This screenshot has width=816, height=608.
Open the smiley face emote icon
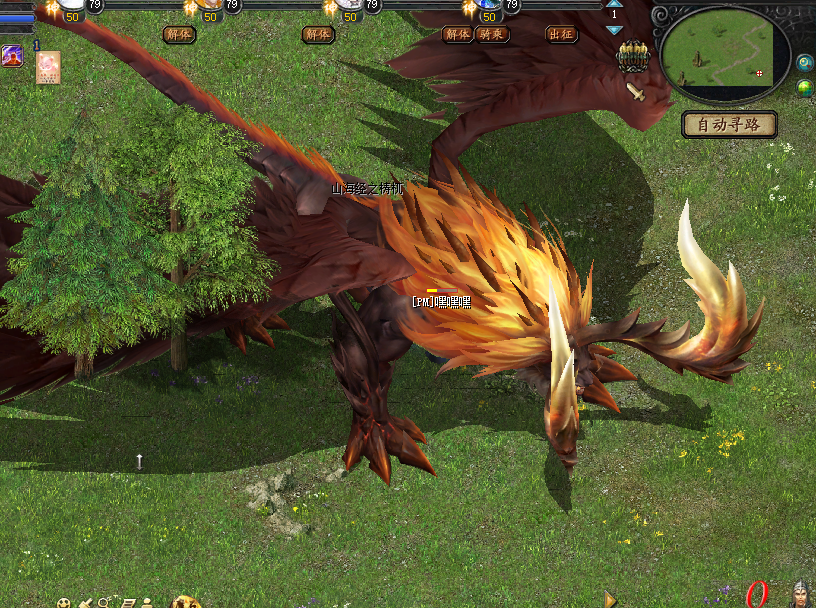64,603
